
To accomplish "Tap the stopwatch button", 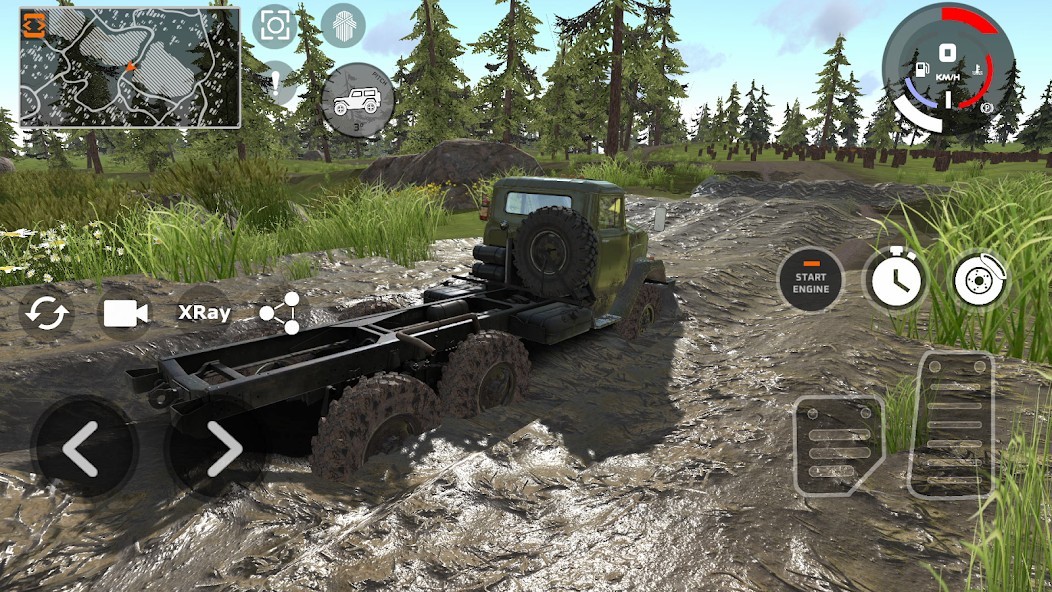I will coord(896,281).
